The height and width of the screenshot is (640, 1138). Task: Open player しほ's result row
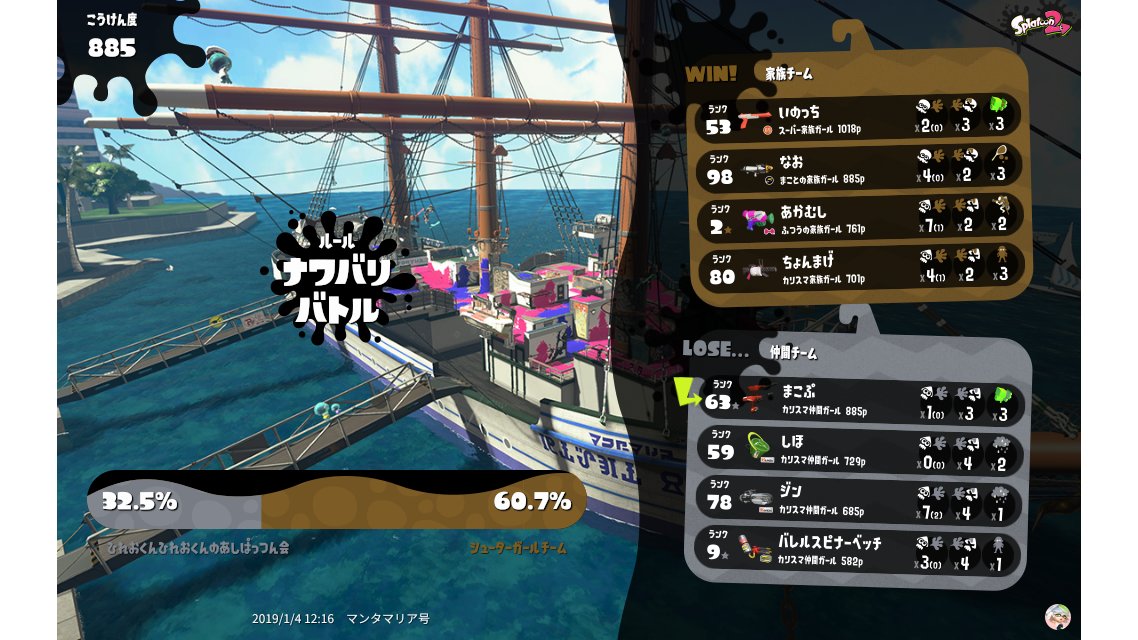pos(860,448)
